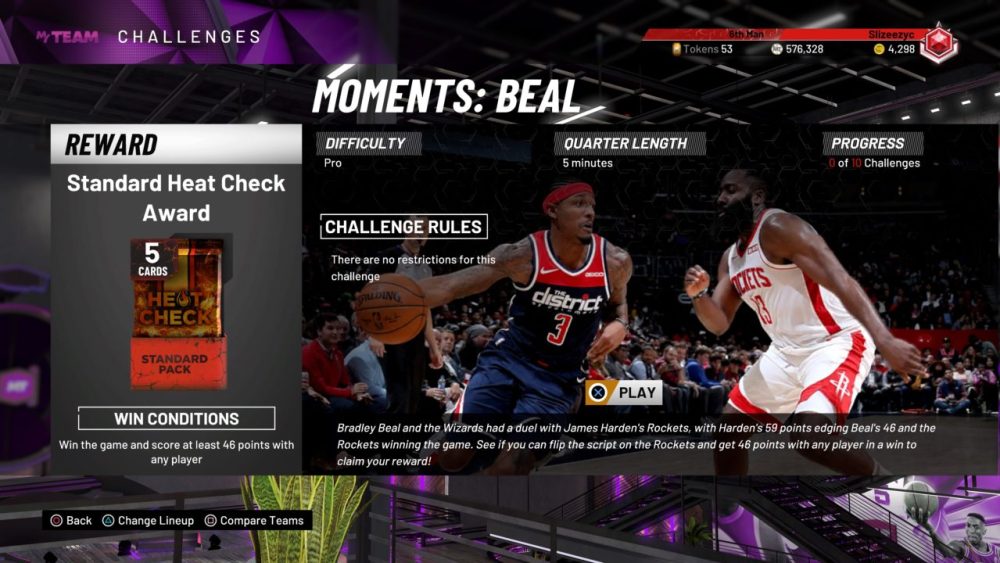Start the challenge with the Play button
This screenshot has width=1000, height=563.
coord(624,392)
